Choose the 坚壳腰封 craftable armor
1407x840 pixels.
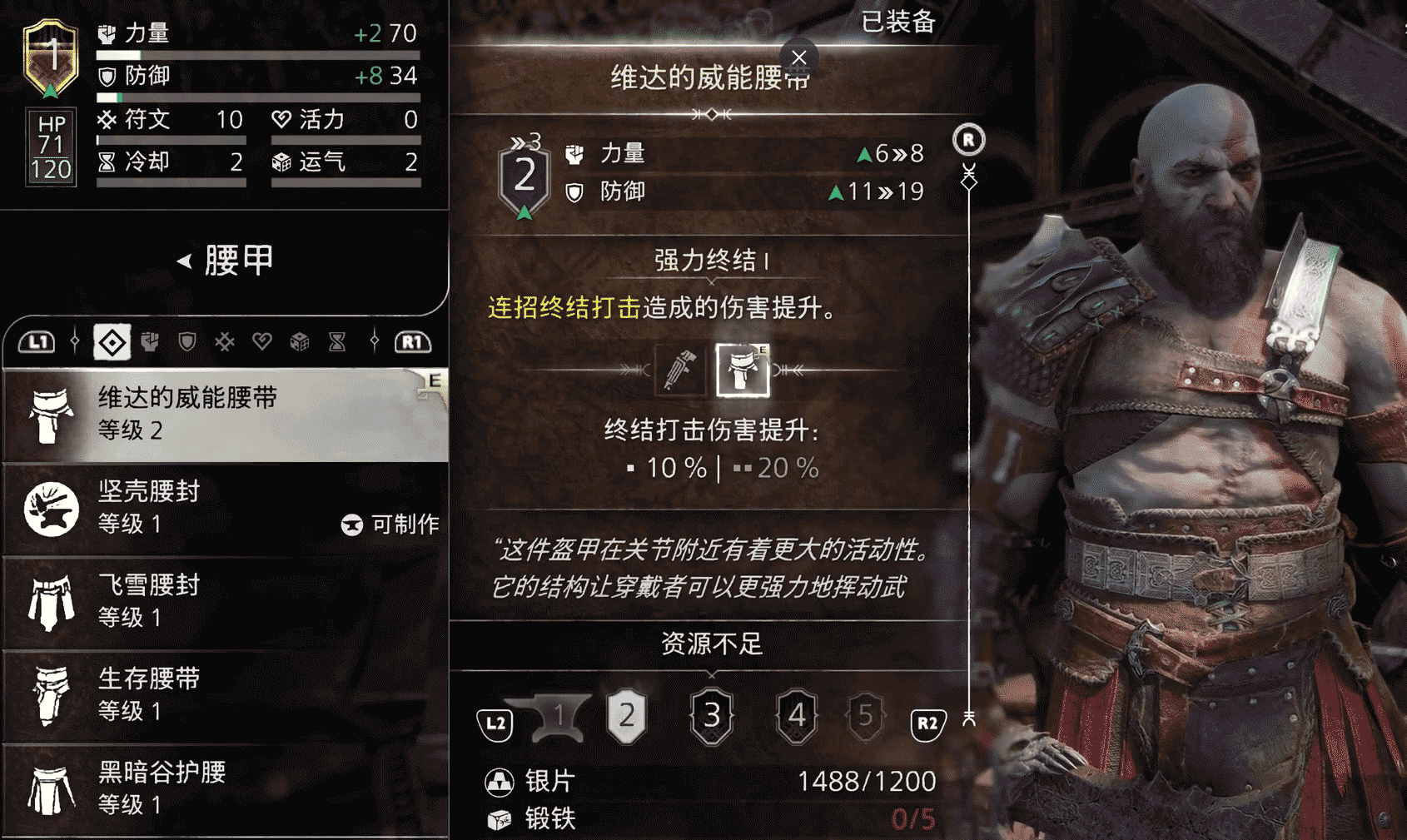pyautogui.click(x=225, y=508)
